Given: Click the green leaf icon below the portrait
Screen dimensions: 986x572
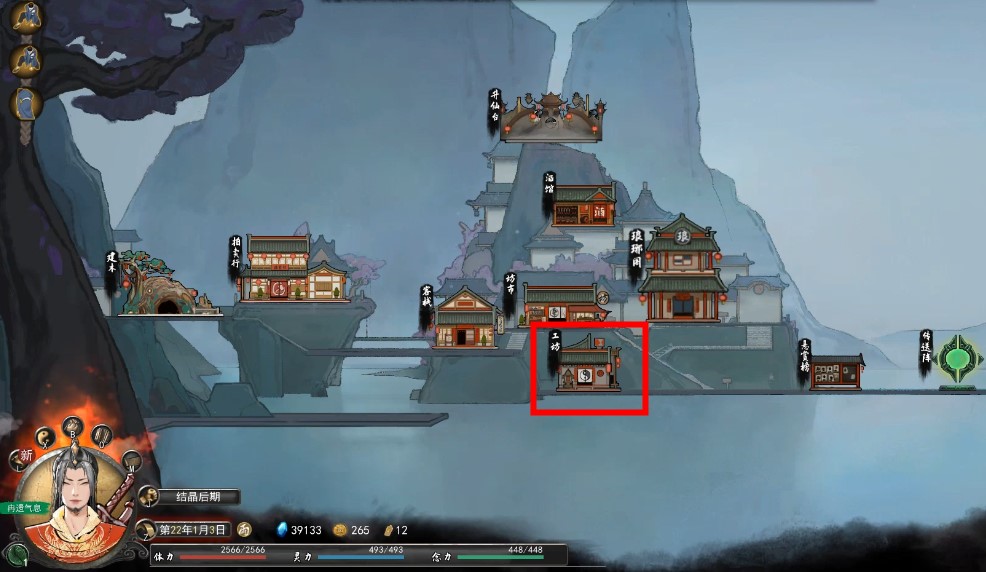Looking at the screenshot, I should point(13,552).
